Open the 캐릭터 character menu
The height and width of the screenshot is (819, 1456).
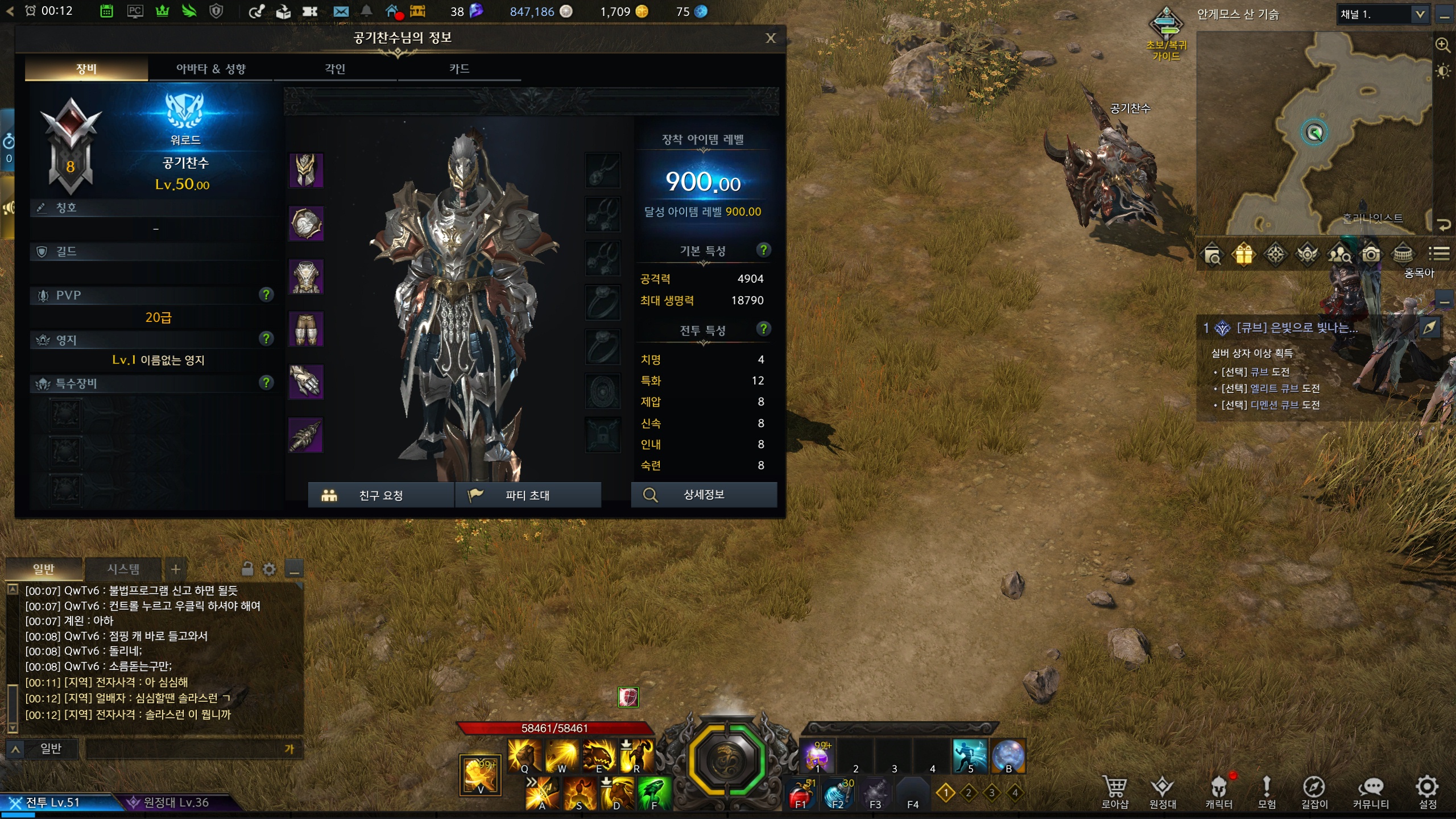point(1218,792)
